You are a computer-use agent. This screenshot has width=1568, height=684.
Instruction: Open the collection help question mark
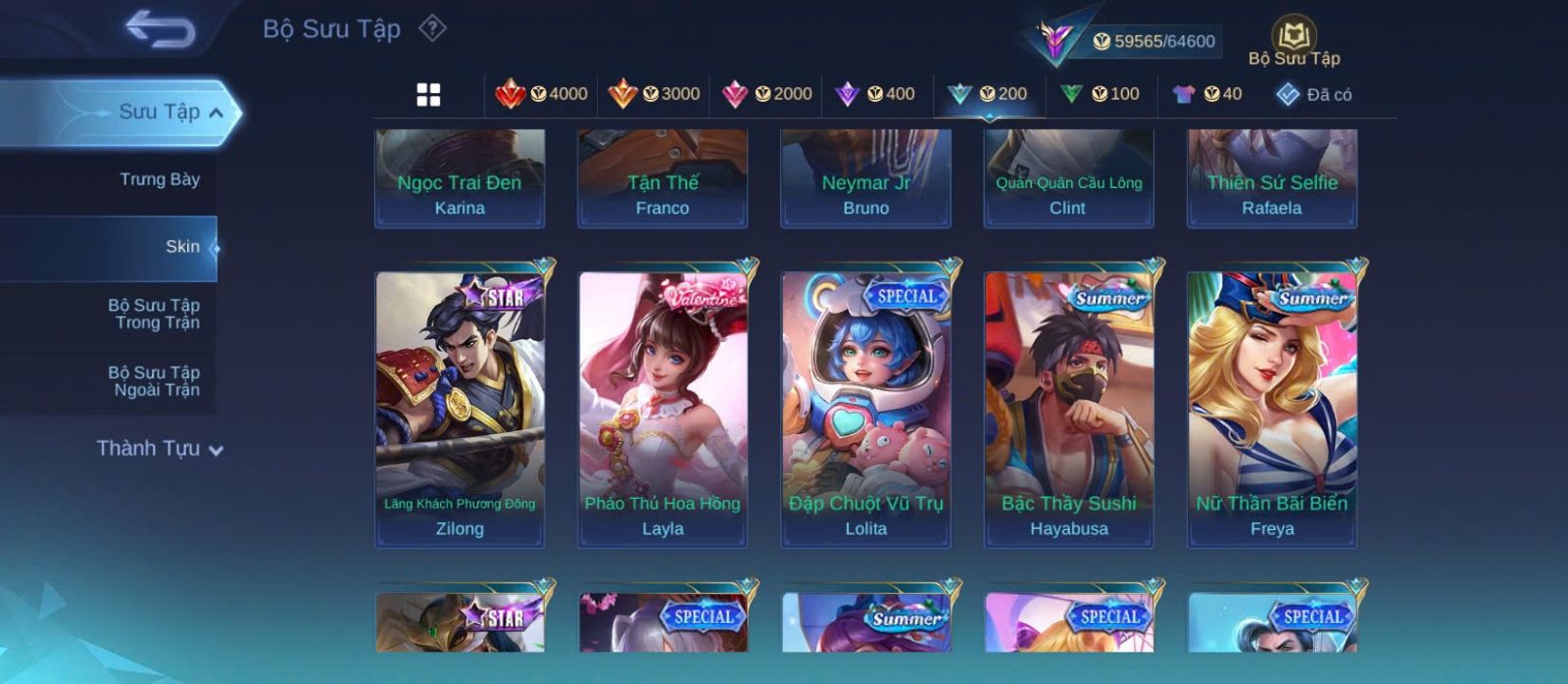tap(432, 28)
